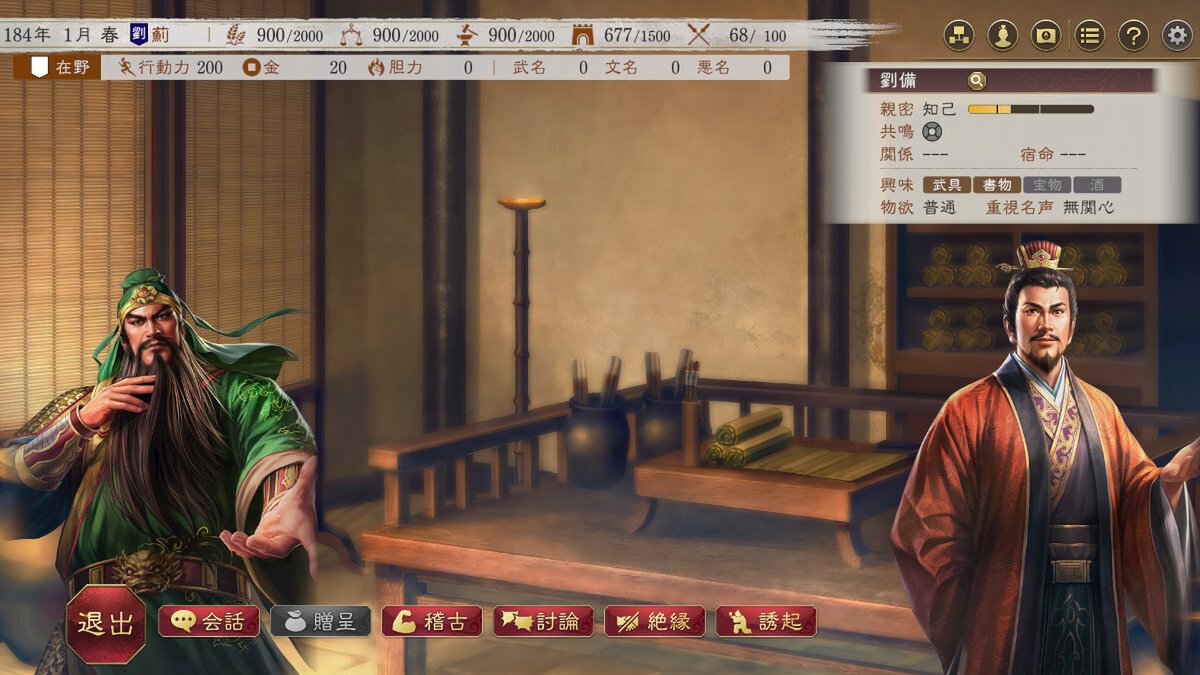Select the 武具 interest tag

tap(947, 185)
